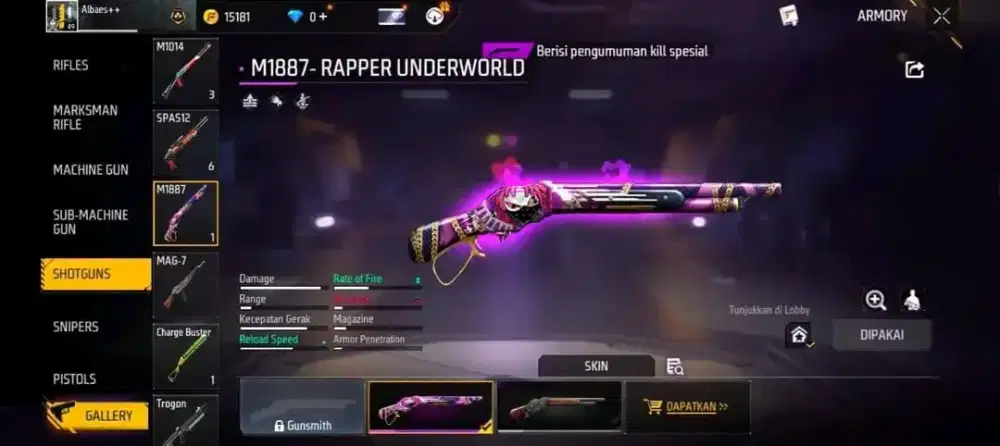The image size is (1000, 446).
Task: Close the Armory screen
Action: (x=942, y=16)
